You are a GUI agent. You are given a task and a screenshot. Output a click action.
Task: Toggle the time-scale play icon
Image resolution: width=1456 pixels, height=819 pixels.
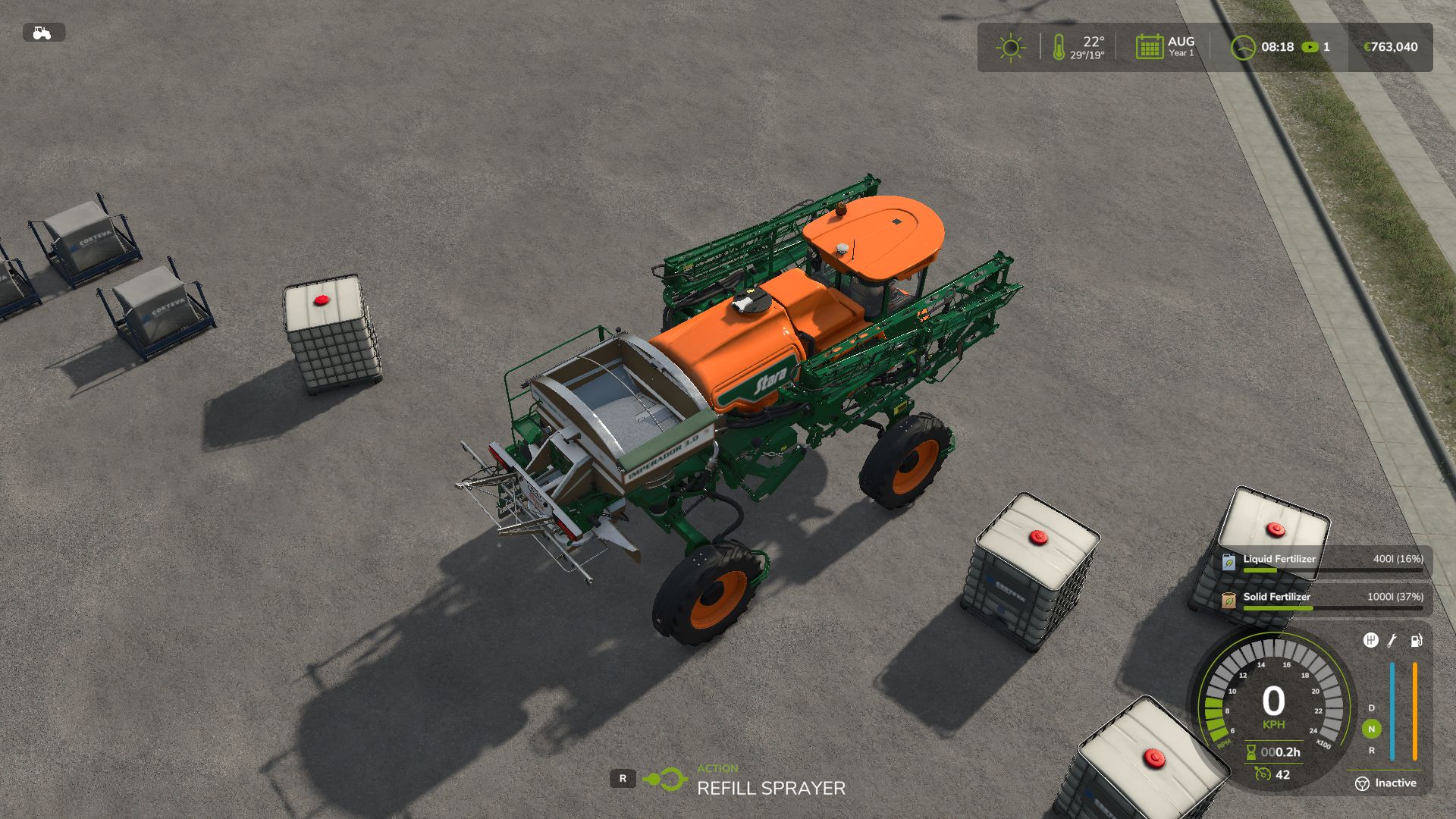click(1310, 47)
